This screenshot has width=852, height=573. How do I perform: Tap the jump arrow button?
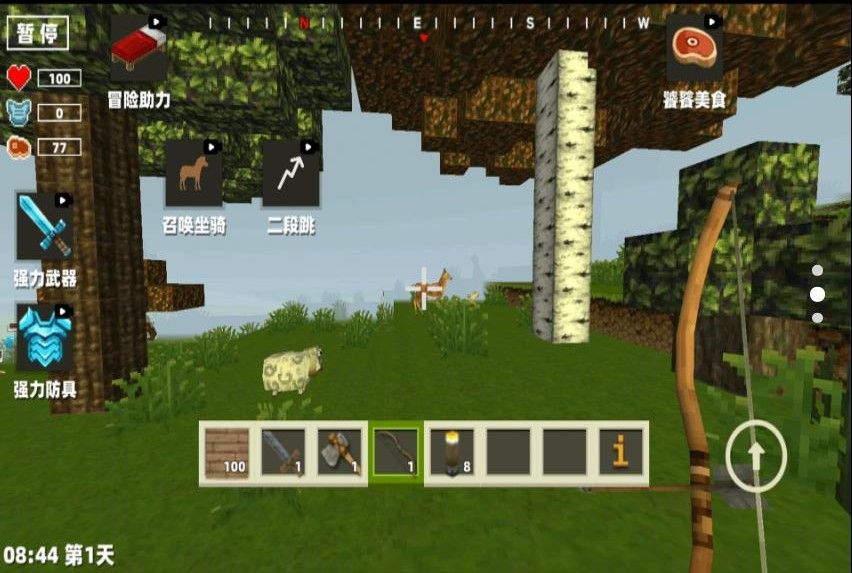click(756, 456)
